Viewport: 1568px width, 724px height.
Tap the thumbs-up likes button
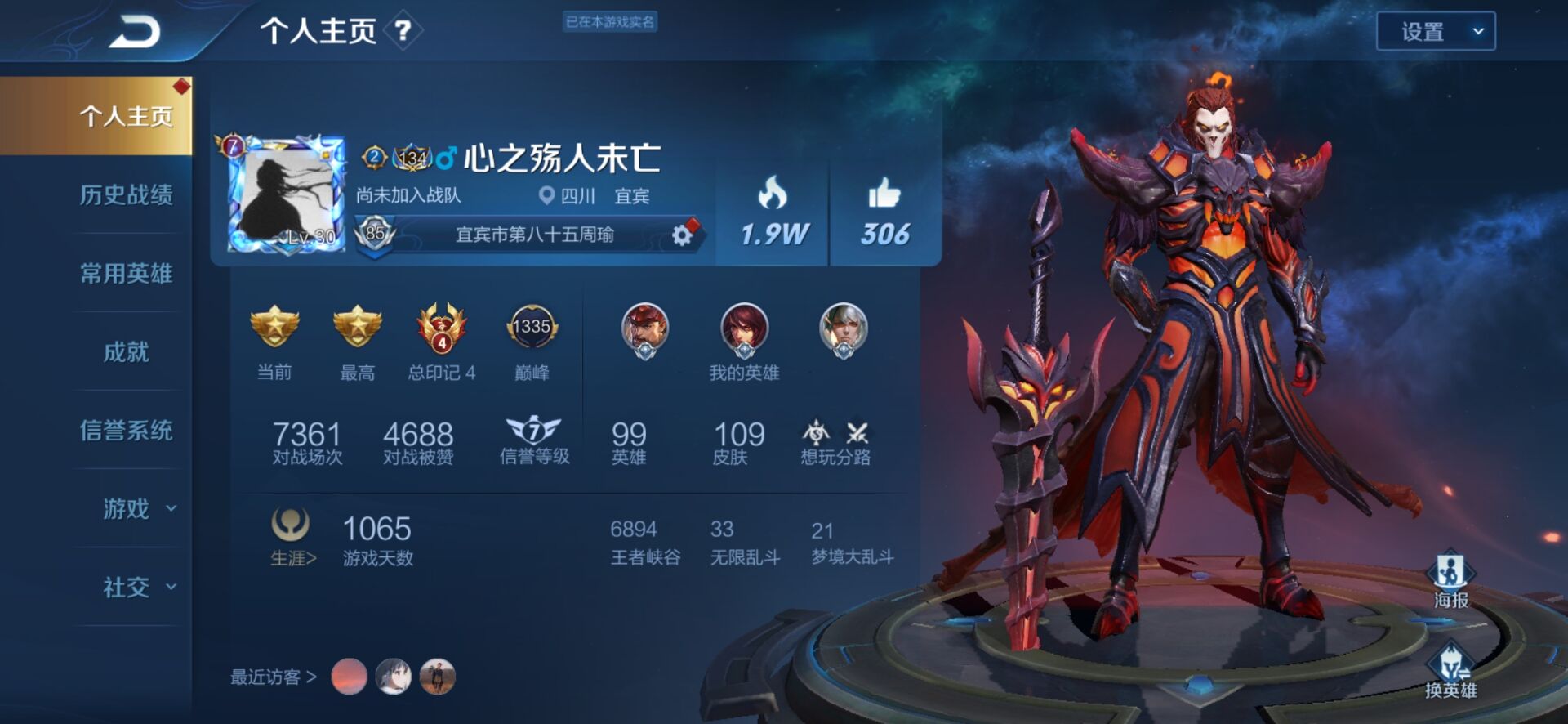tap(884, 214)
